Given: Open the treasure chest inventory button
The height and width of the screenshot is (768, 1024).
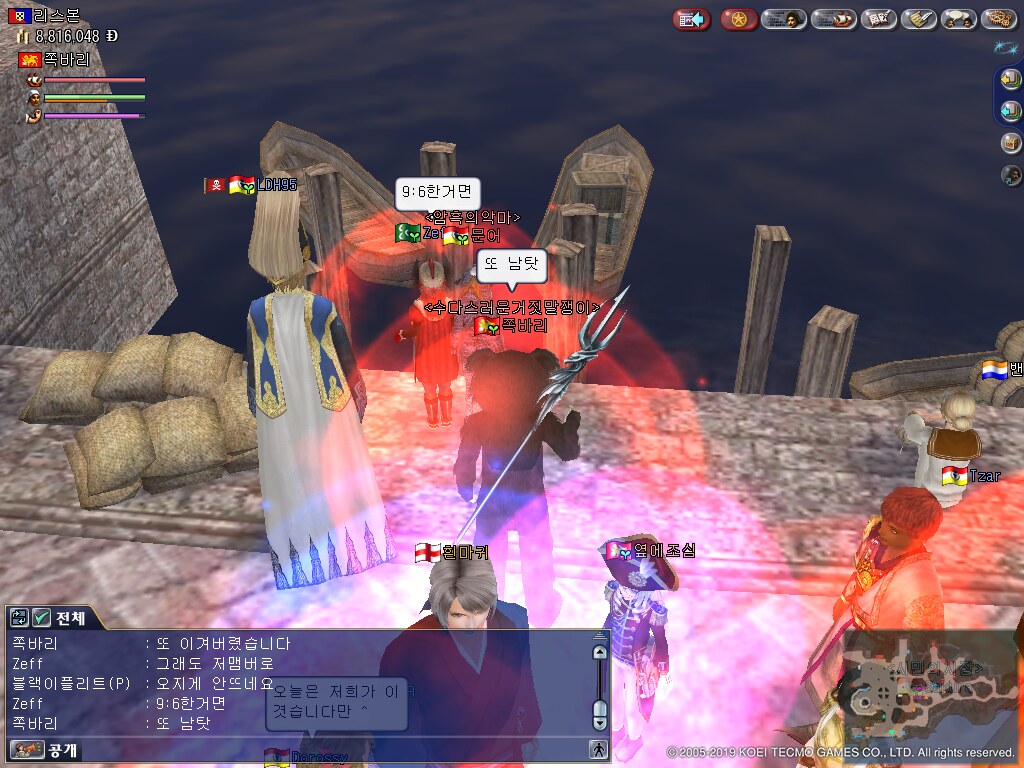Looking at the screenshot, I should [1011, 143].
